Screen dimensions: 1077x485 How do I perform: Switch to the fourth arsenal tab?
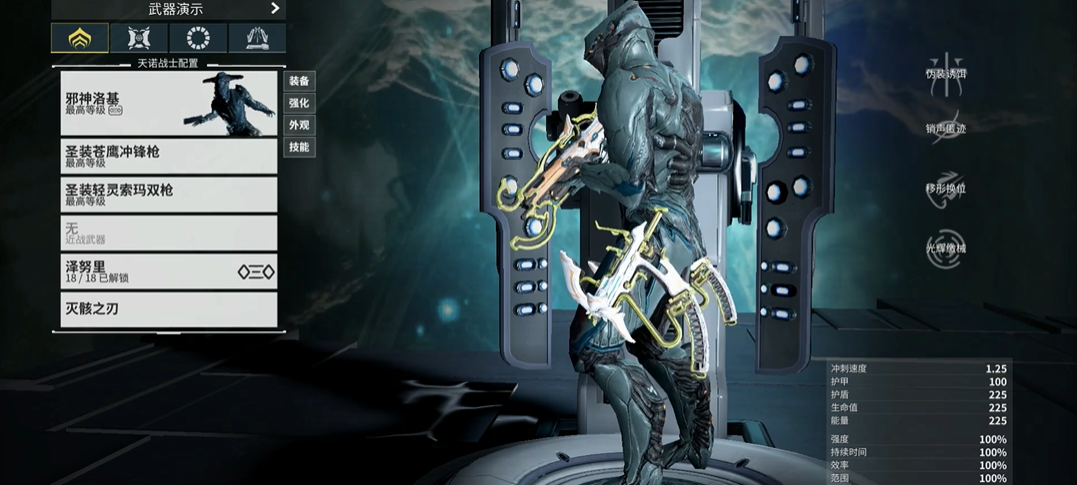point(257,38)
